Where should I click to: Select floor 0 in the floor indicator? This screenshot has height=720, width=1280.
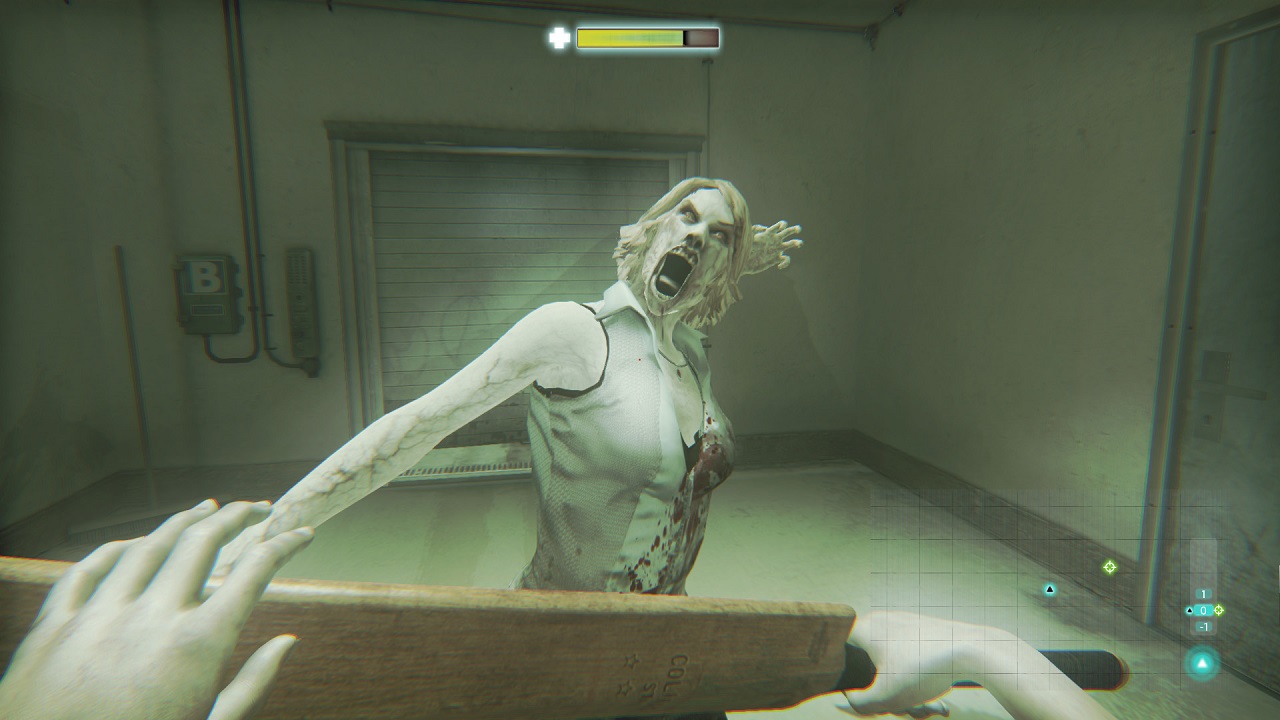click(x=1203, y=610)
